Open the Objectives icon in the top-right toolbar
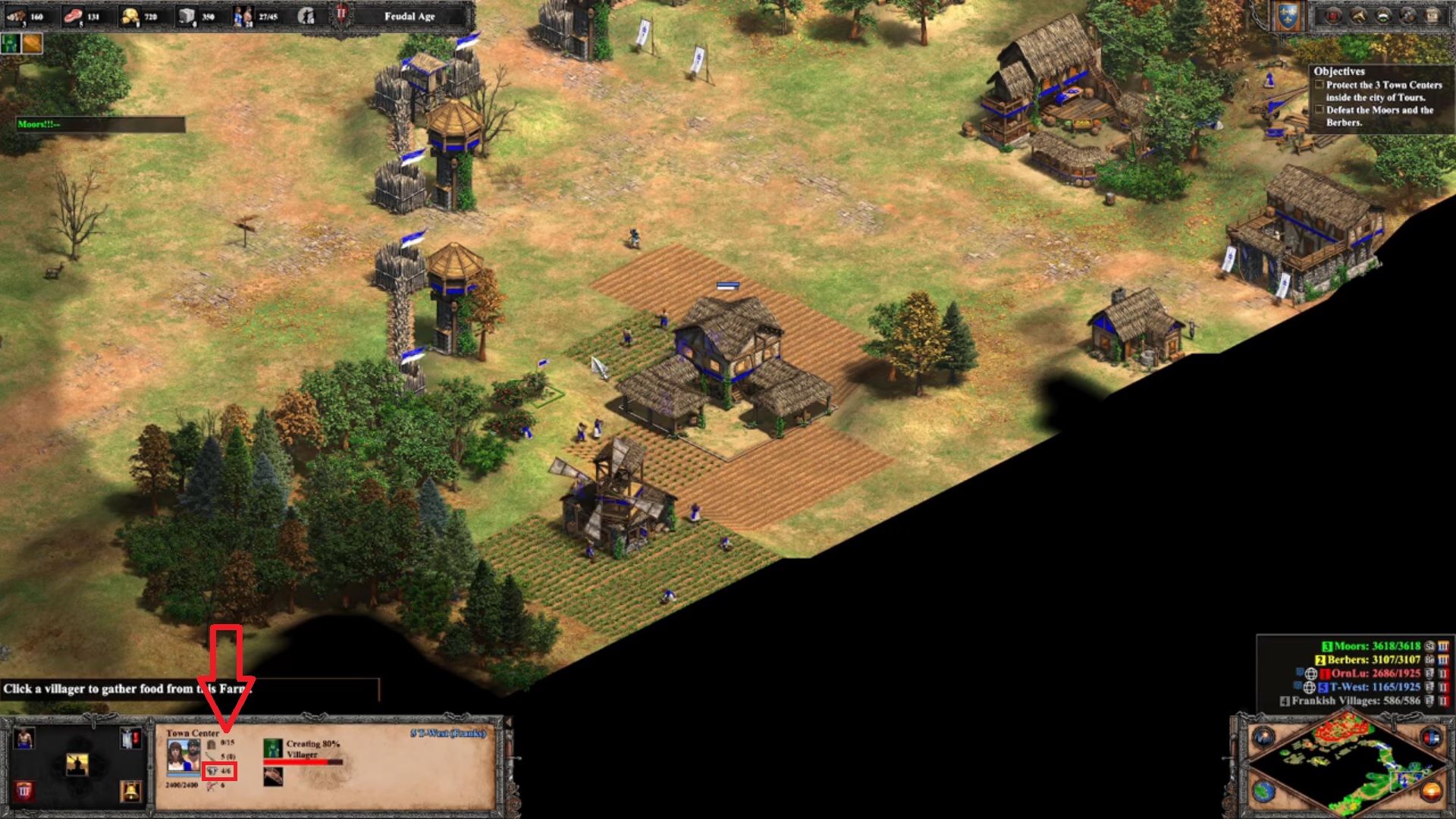The width and height of the screenshot is (1456, 819). click(1332, 17)
